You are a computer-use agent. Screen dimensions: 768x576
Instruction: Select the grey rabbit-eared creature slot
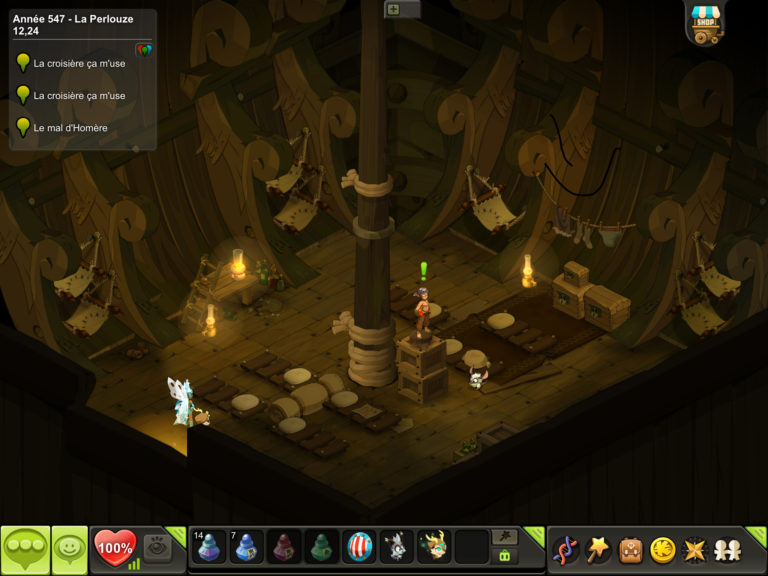point(397,547)
